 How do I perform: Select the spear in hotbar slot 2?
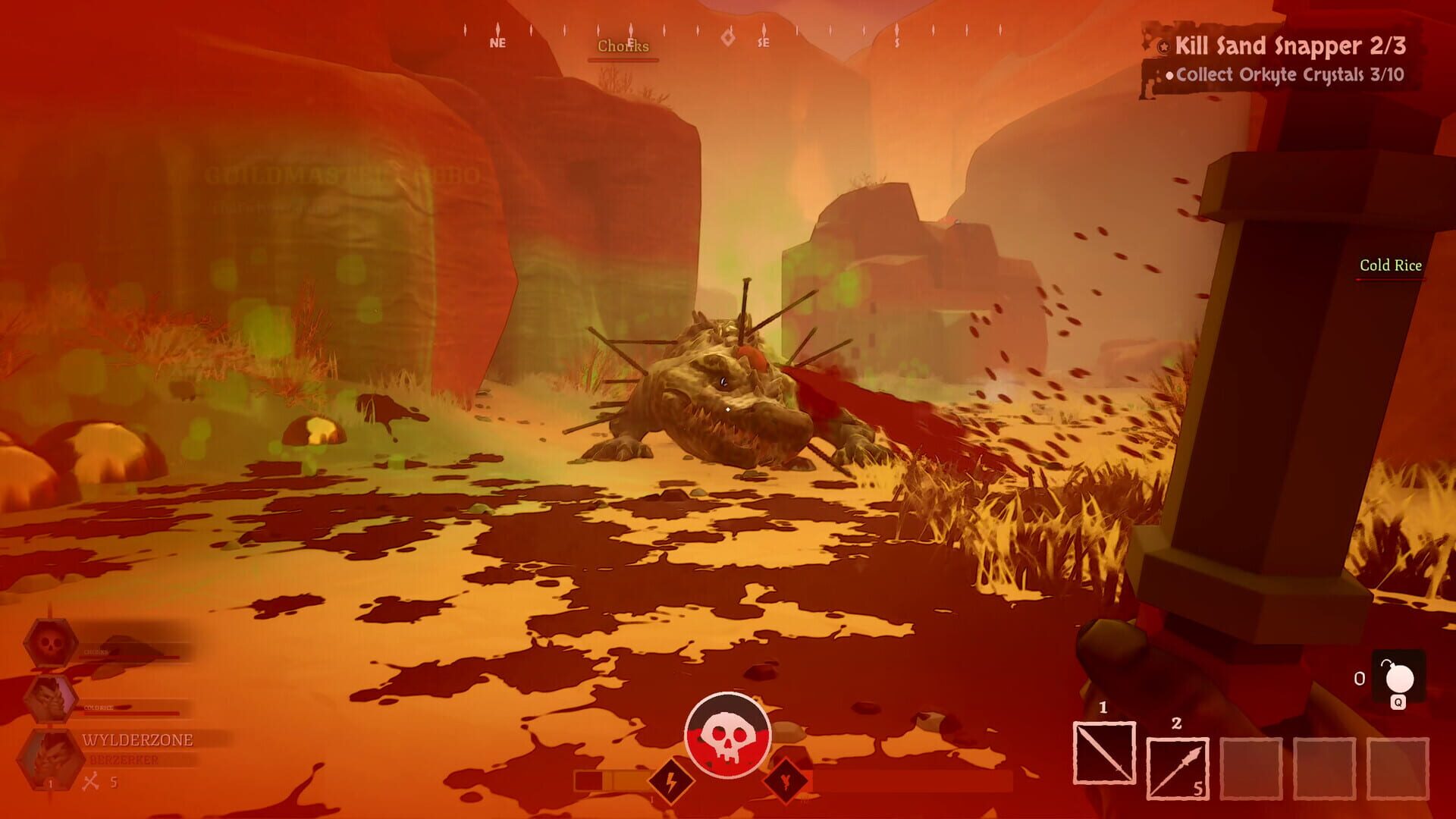1178,767
